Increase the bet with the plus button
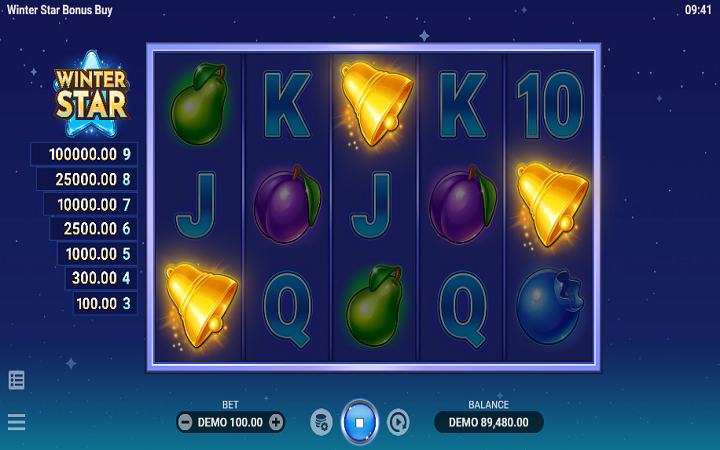 276,422
